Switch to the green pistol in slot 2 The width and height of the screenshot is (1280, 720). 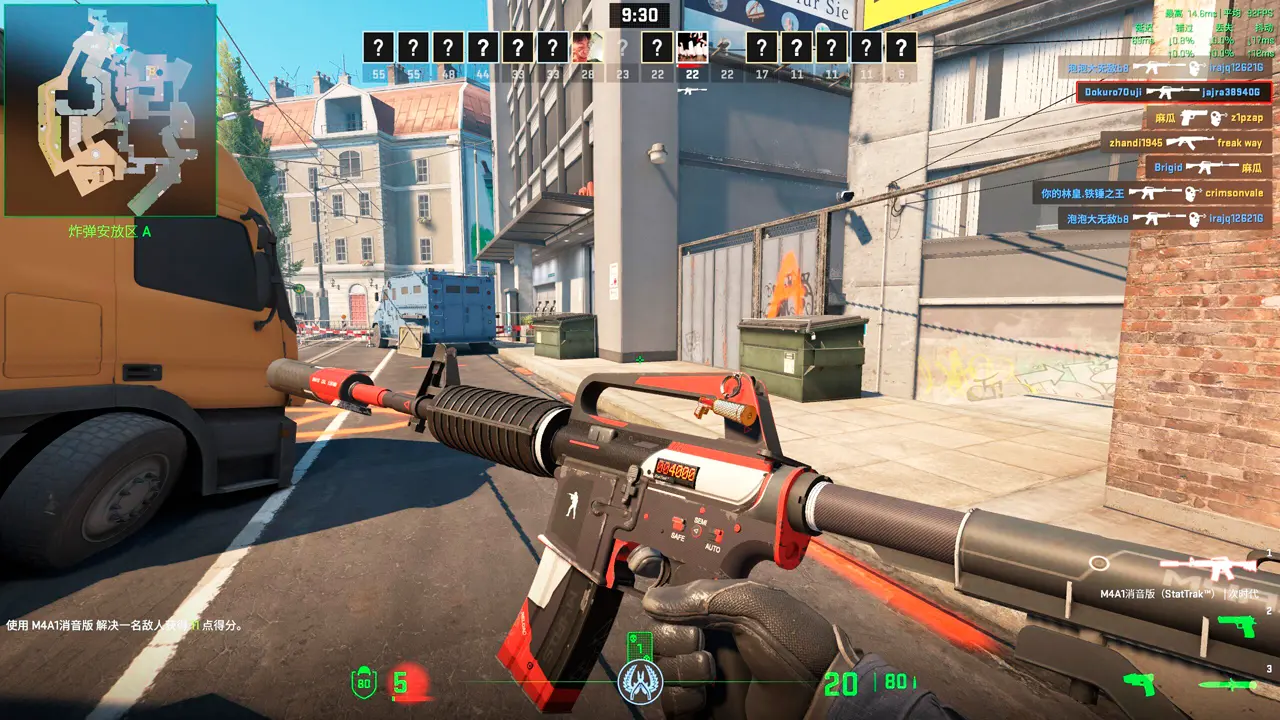pyautogui.click(x=1235, y=627)
